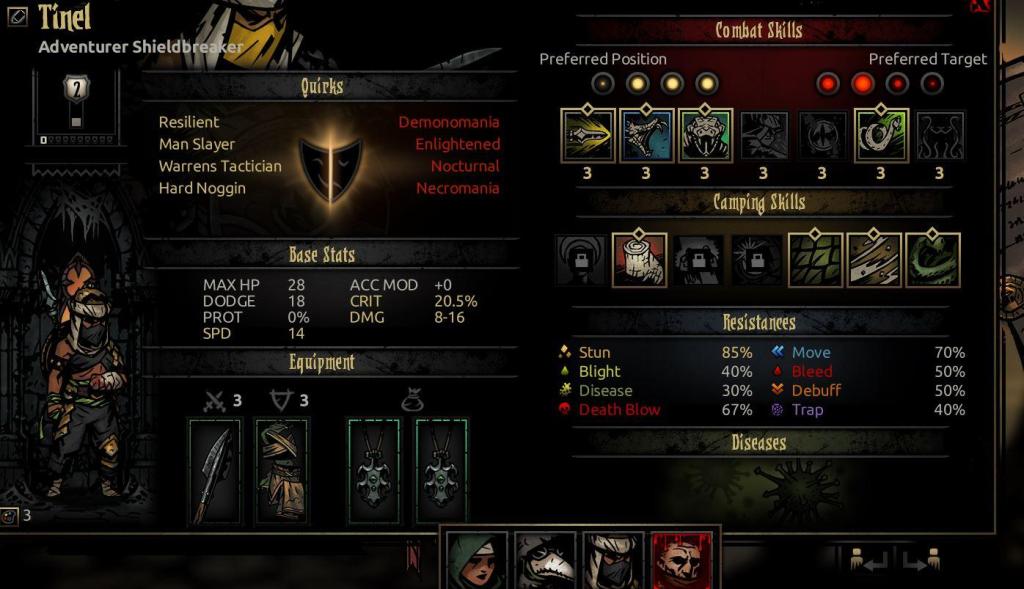Click the equipped spear weapon slot
1024x589 pixels.
[215, 471]
